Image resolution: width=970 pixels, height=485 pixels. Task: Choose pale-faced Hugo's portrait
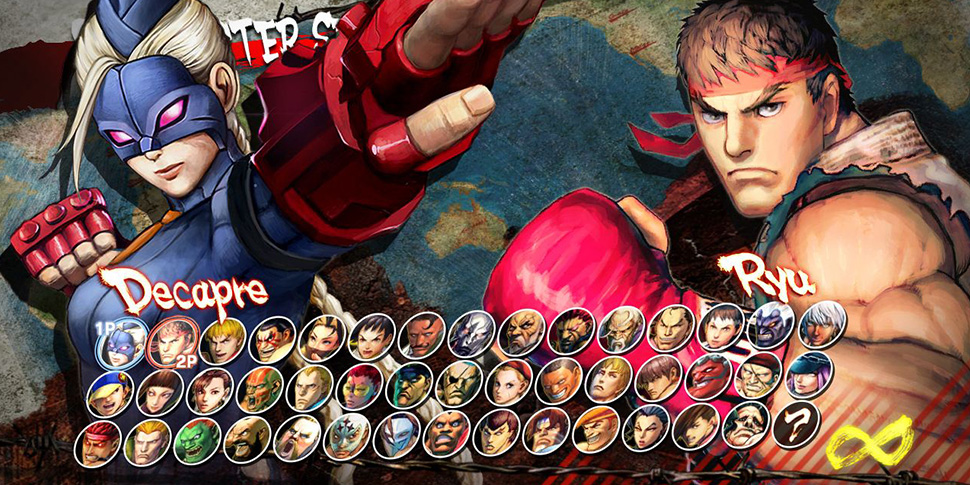tap(746, 425)
